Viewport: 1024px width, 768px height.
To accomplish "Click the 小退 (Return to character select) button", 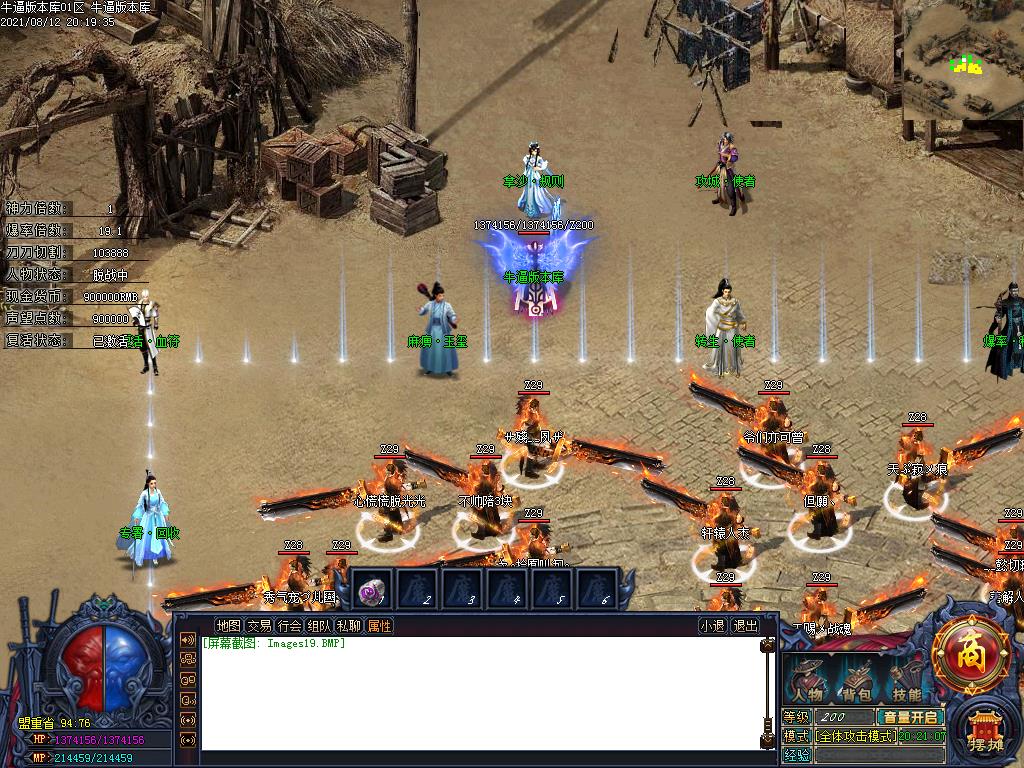I will 712,626.
